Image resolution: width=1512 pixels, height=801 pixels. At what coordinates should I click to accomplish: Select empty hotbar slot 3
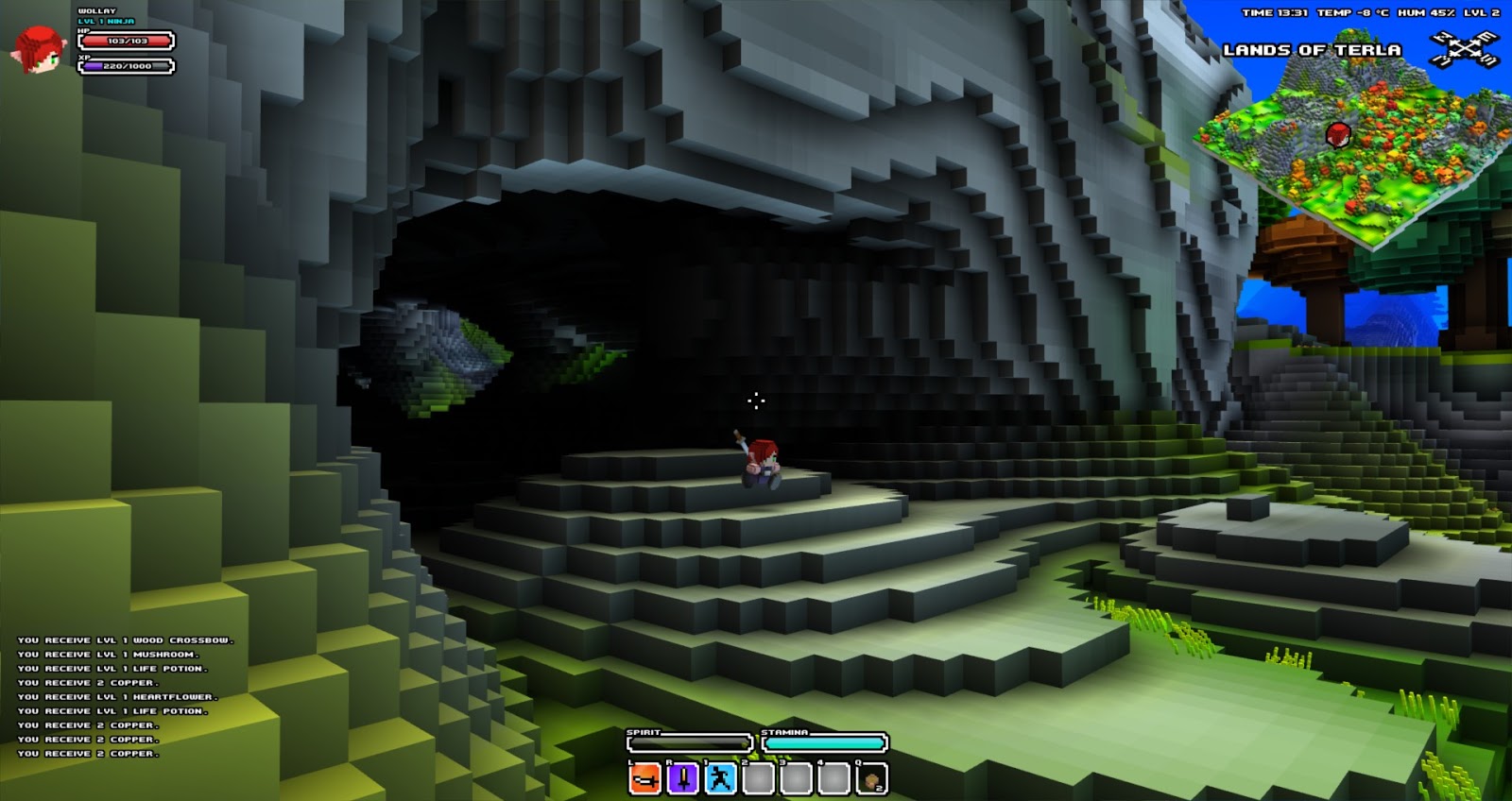point(796,779)
